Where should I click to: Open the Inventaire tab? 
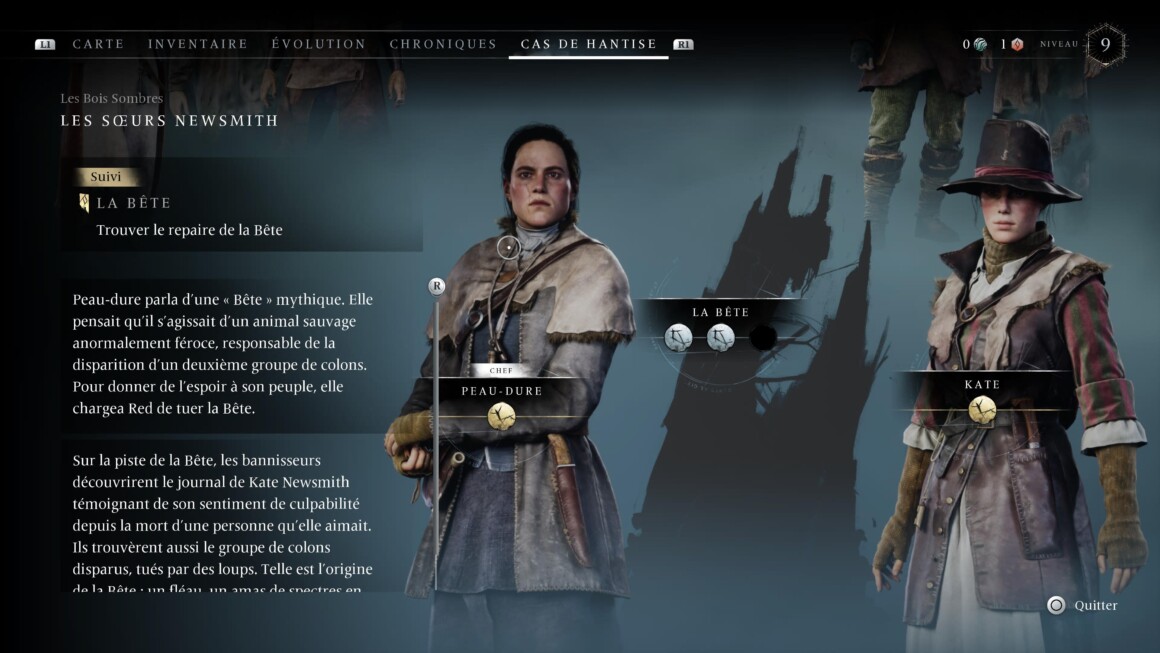[x=198, y=44]
